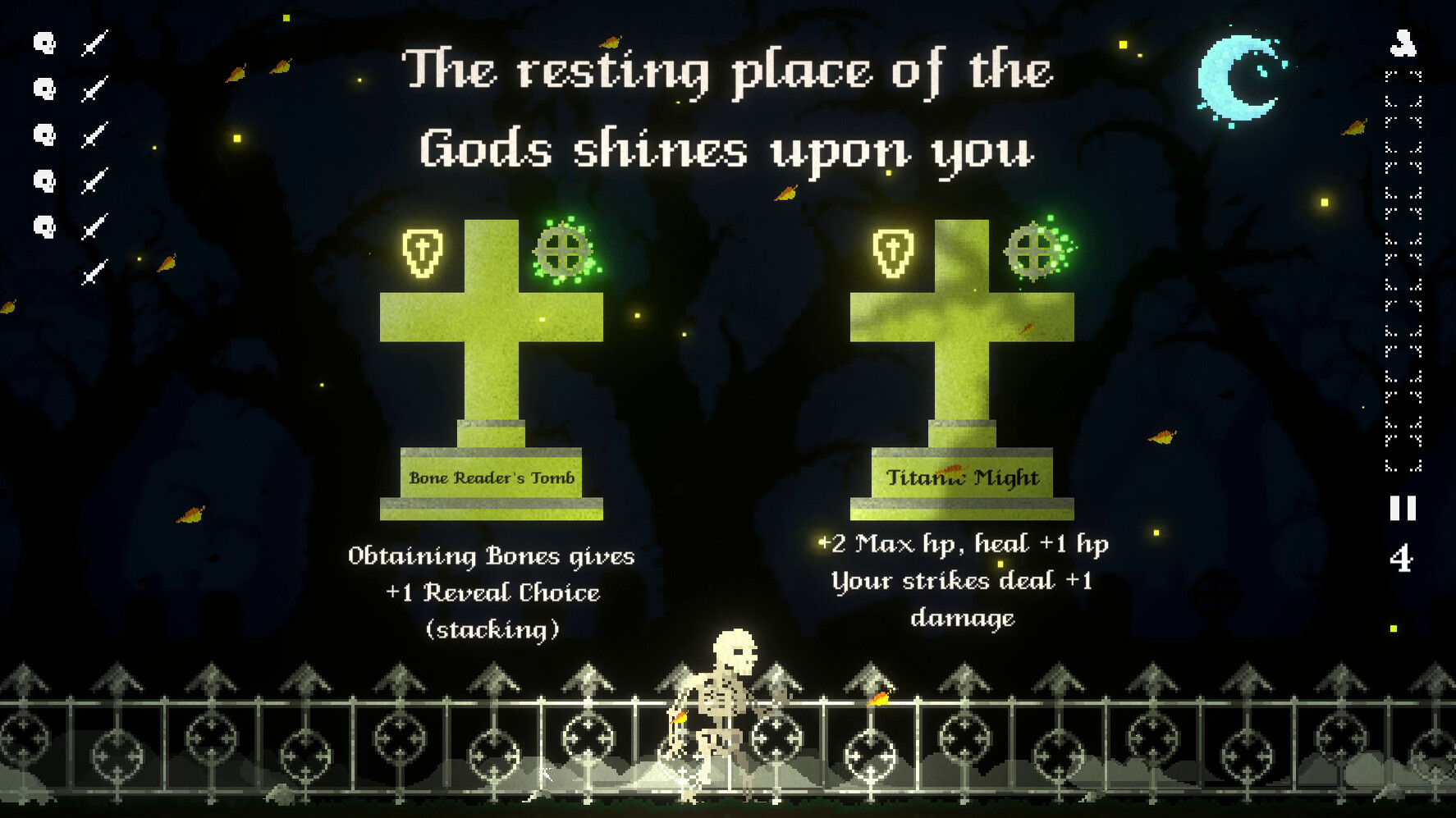Screen dimensions: 1456x818
Task: Click the wave counter showing 4
Action: 1399,559
